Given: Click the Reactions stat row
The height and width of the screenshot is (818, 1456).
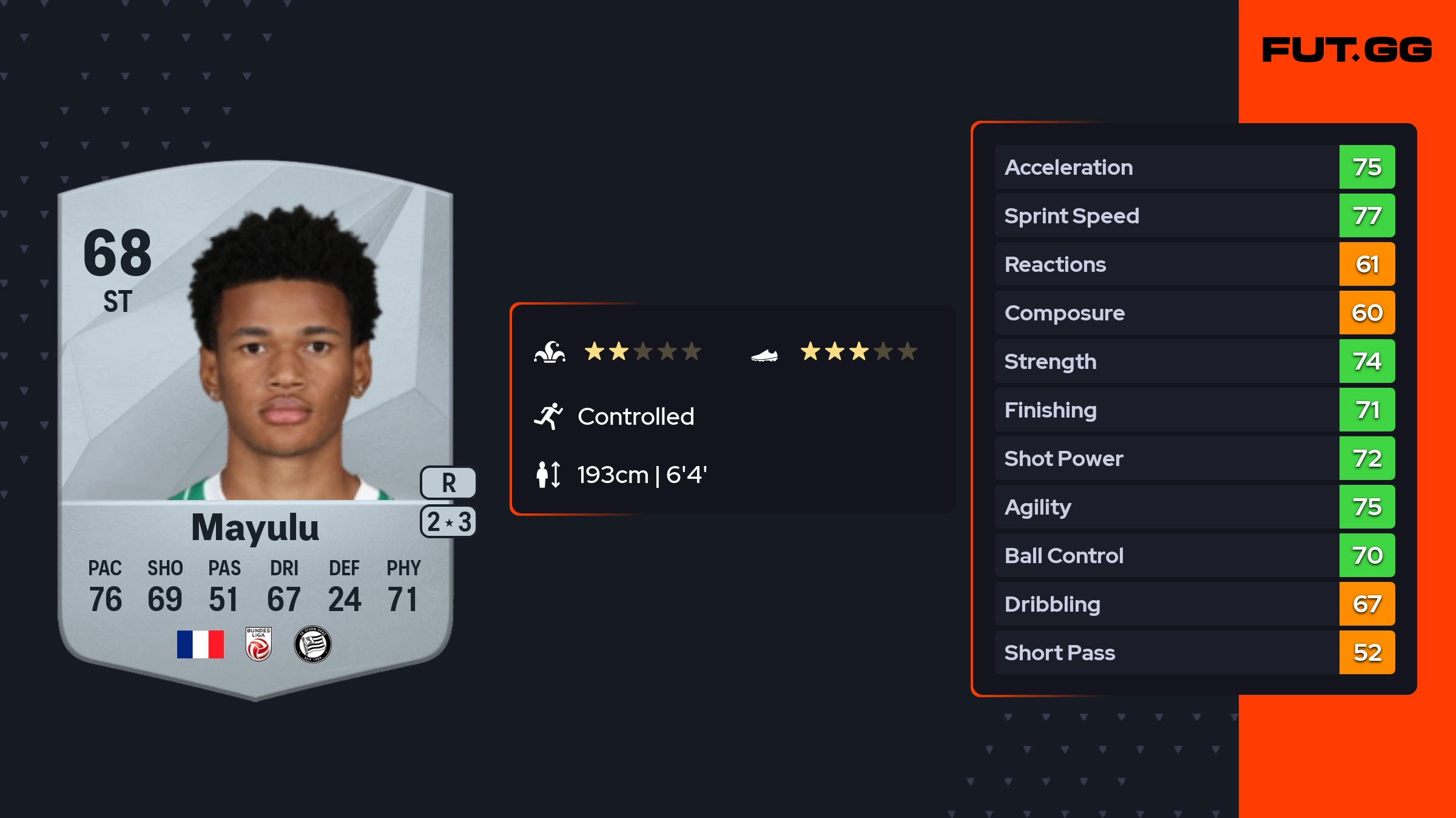Looking at the screenshot, I should pos(1194,264).
